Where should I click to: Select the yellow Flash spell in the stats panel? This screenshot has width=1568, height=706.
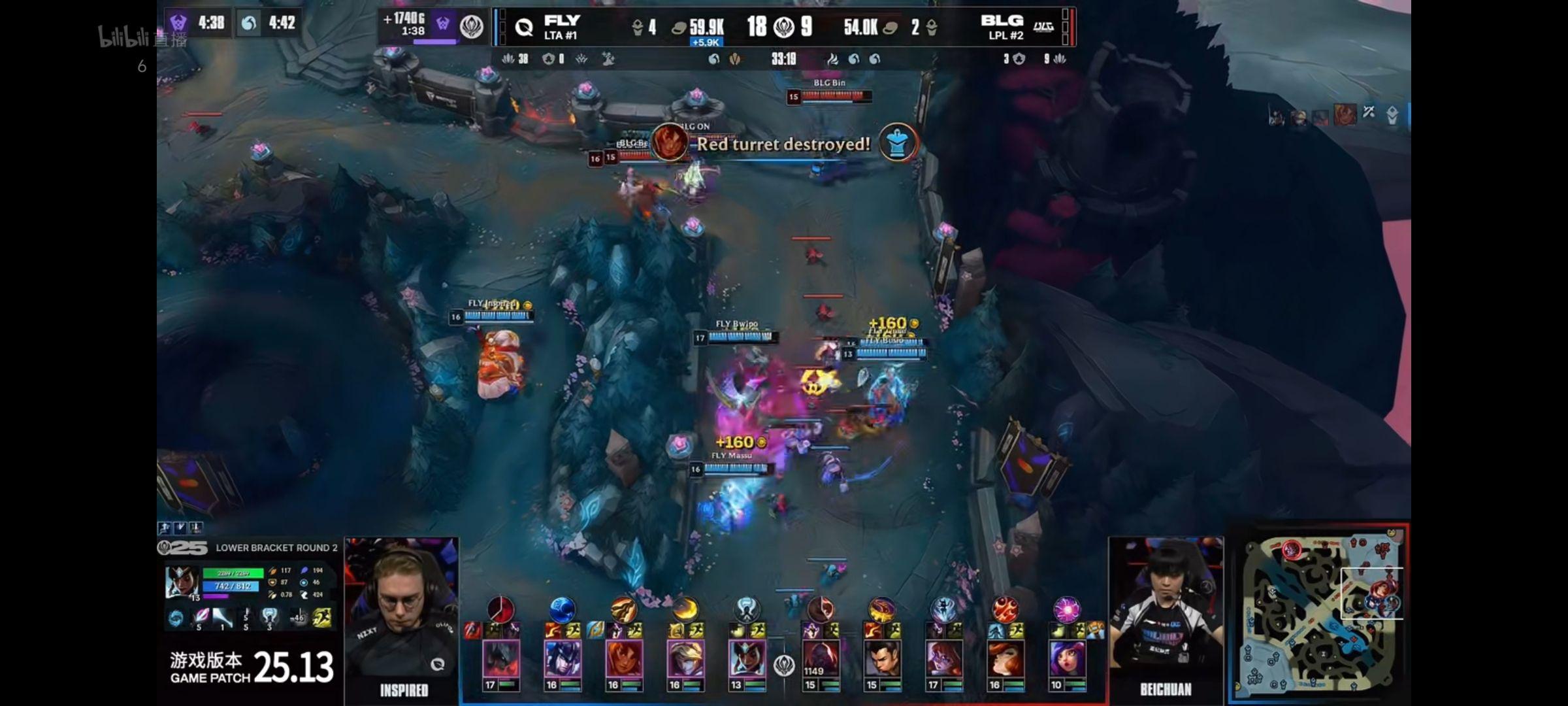pos(322,618)
